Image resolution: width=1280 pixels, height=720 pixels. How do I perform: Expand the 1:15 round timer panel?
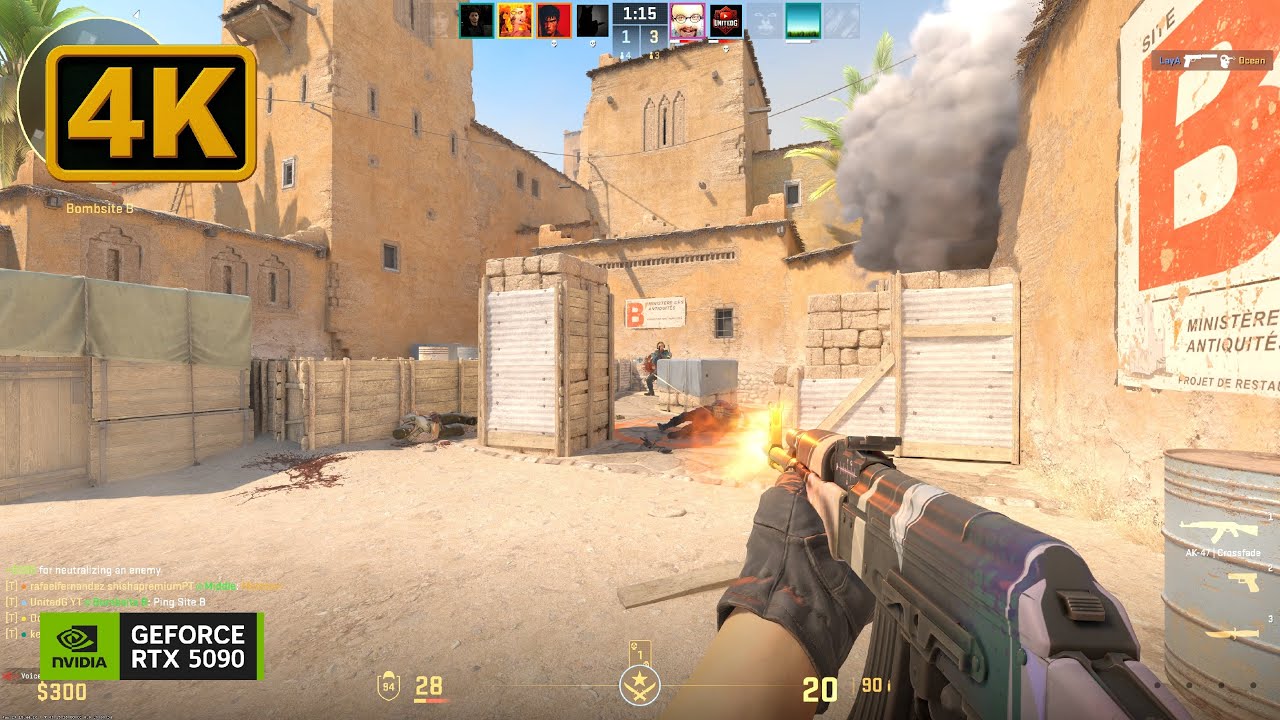(x=640, y=14)
